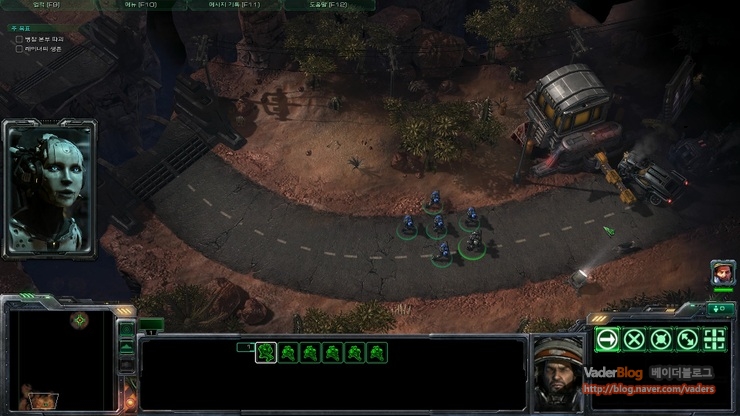Activate the Attack crosshair command
This screenshot has height=416, width=740.
tap(714, 339)
